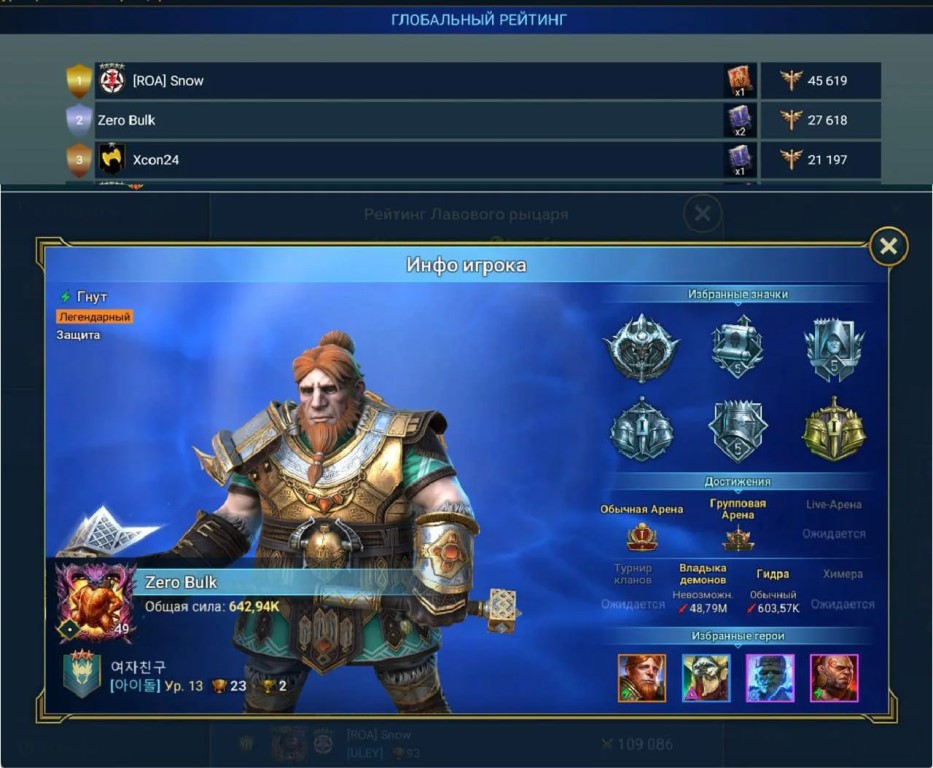Inspect the red-bearded dwarf favorite hero
The width and height of the screenshot is (933, 768).
pos(641,678)
